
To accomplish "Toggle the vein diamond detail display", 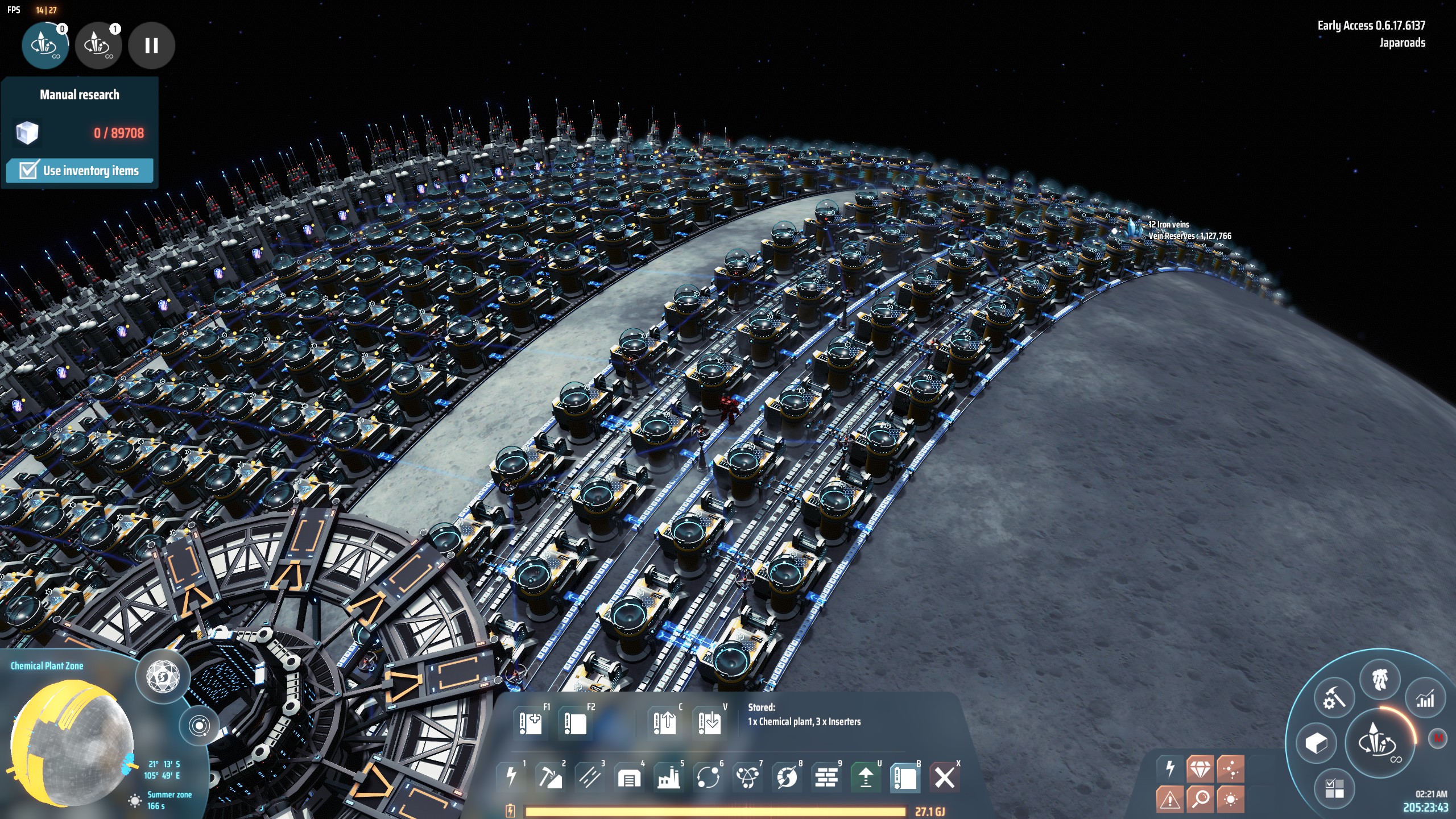I will click(x=1200, y=770).
